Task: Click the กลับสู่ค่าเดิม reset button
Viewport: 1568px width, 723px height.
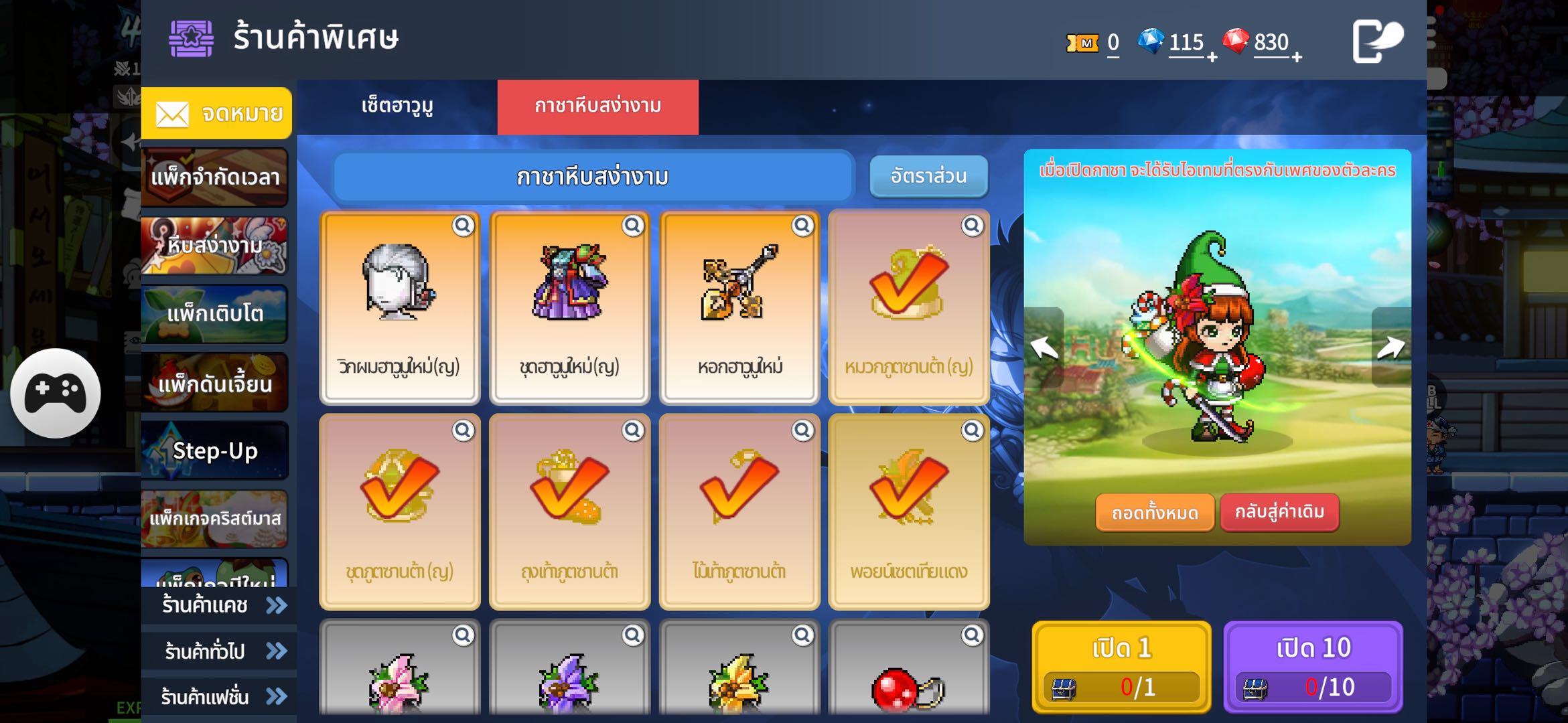Action: tap(1279, 512)
